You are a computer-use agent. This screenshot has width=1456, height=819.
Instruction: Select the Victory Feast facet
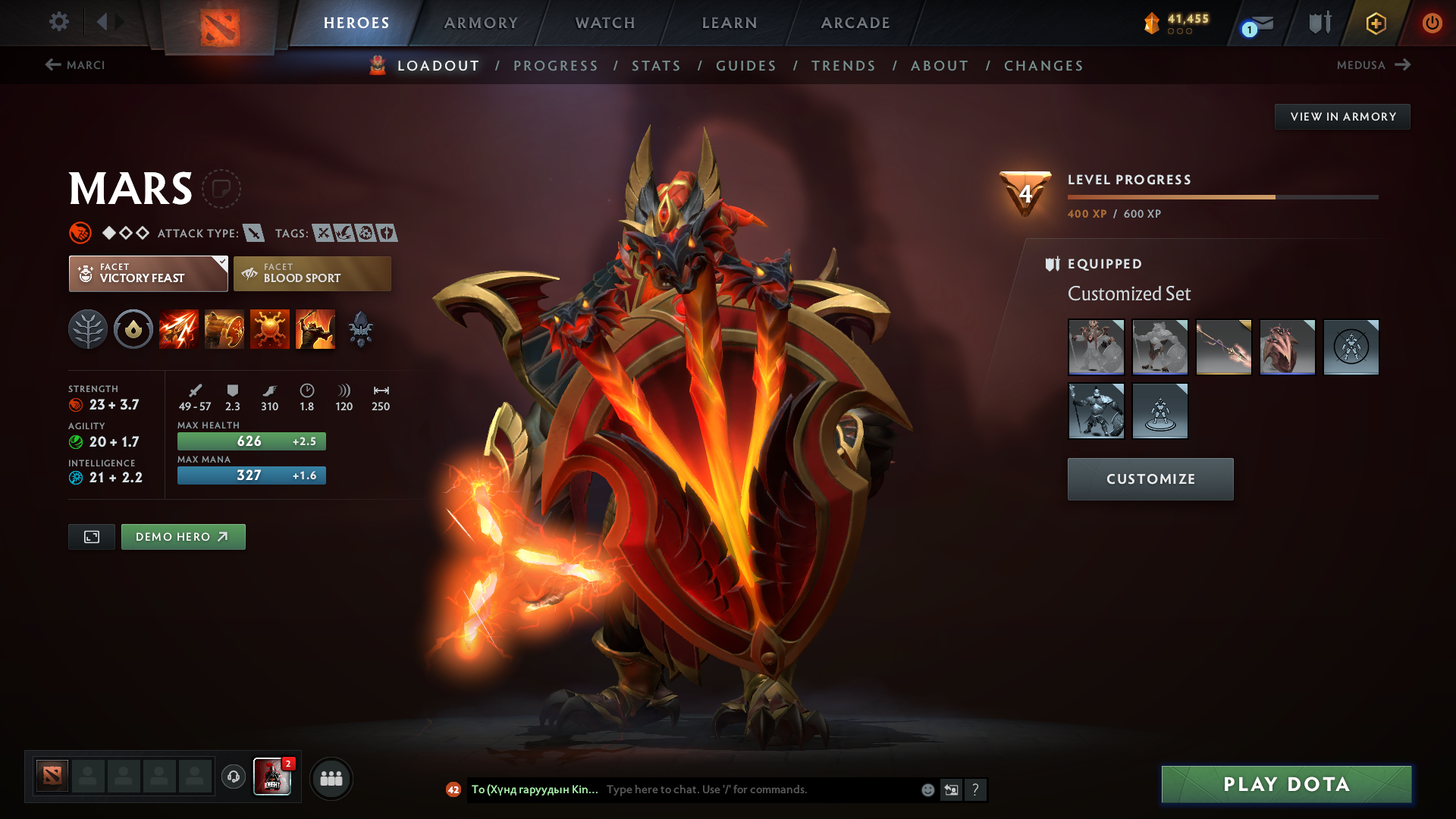149,274
